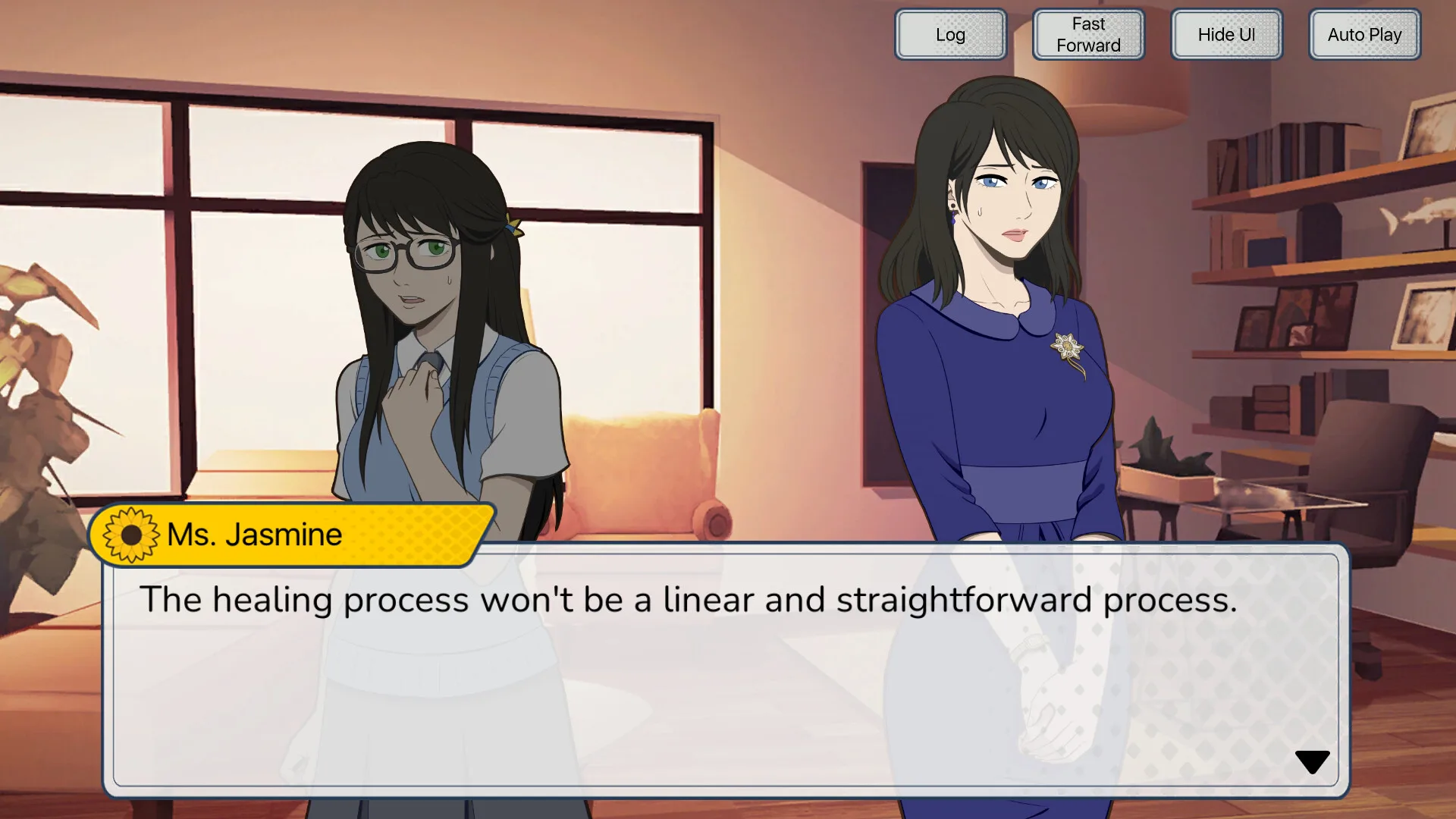The image size is (1456, 819).
Task: Hide the game UI
Action: (x=1226, y=34)
